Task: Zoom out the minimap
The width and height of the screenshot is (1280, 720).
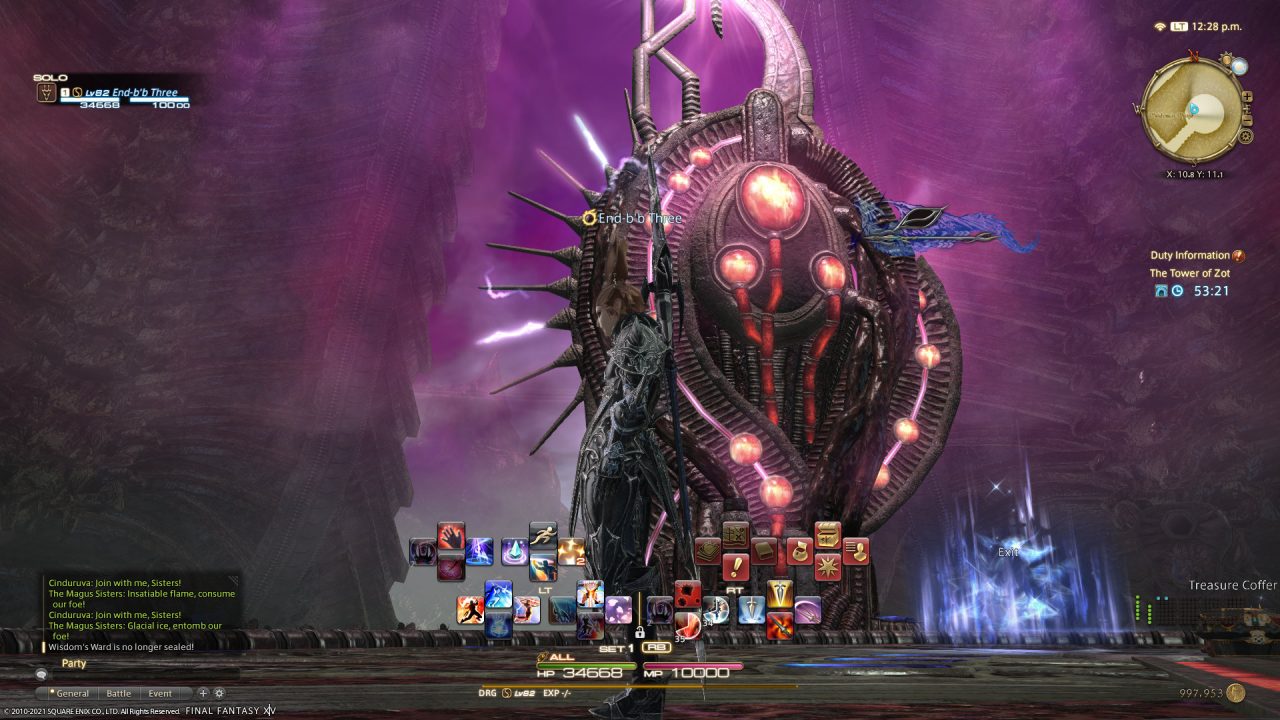Action: pyautogui.click(x=1247, y=120)
